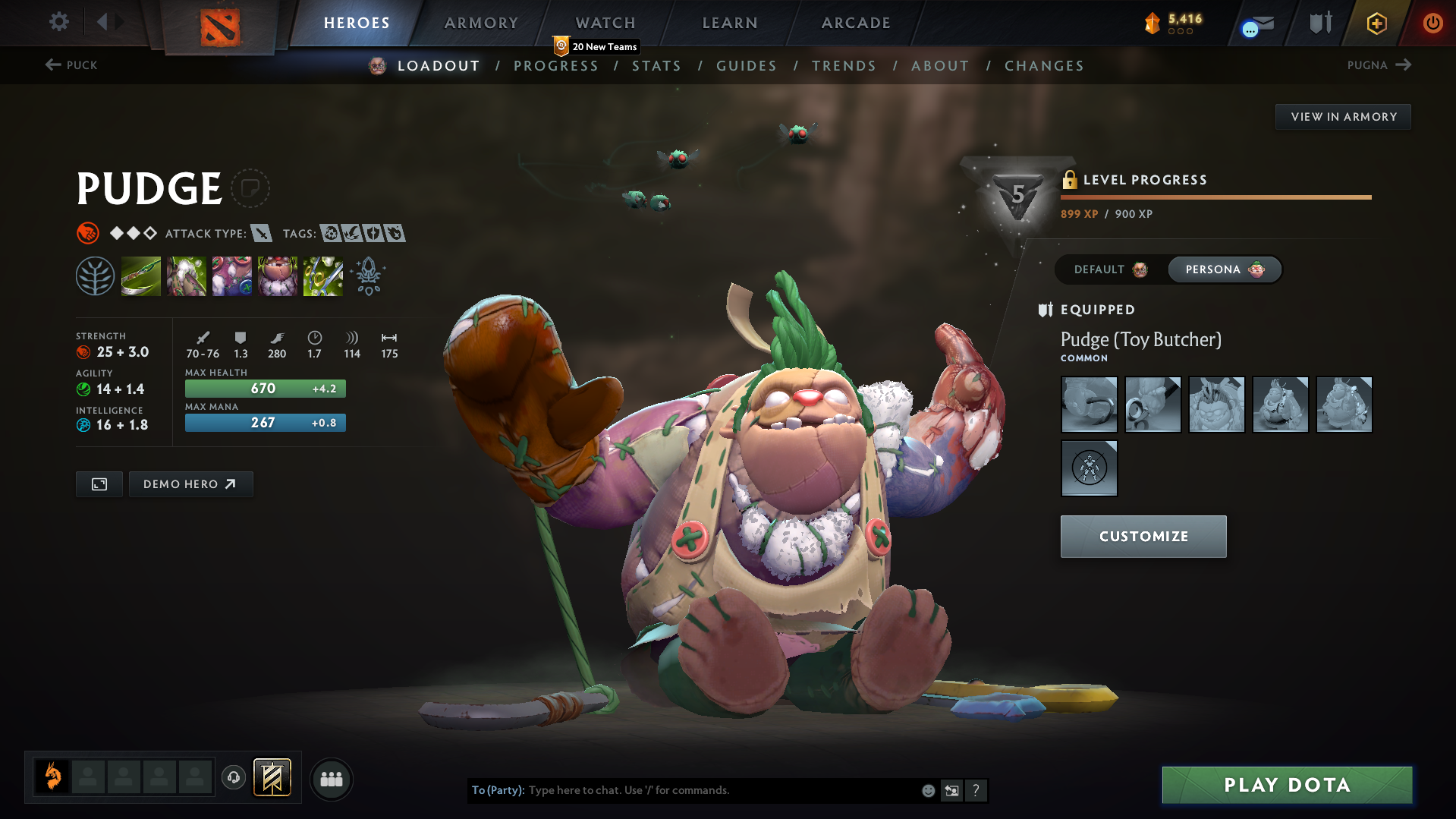Open the Learn section
1456x819 pixels.
point(730,23)
